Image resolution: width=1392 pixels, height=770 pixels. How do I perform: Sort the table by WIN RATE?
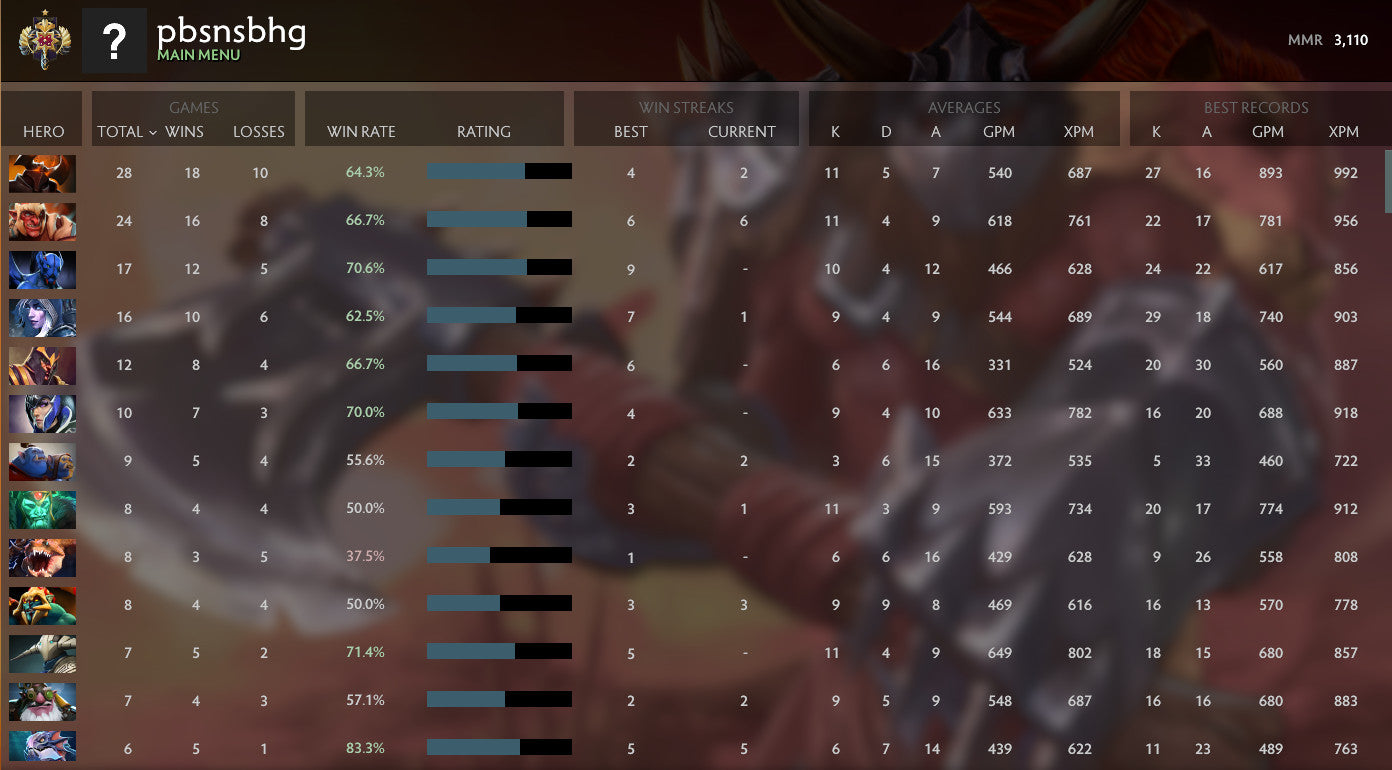[x=359, y=131]
